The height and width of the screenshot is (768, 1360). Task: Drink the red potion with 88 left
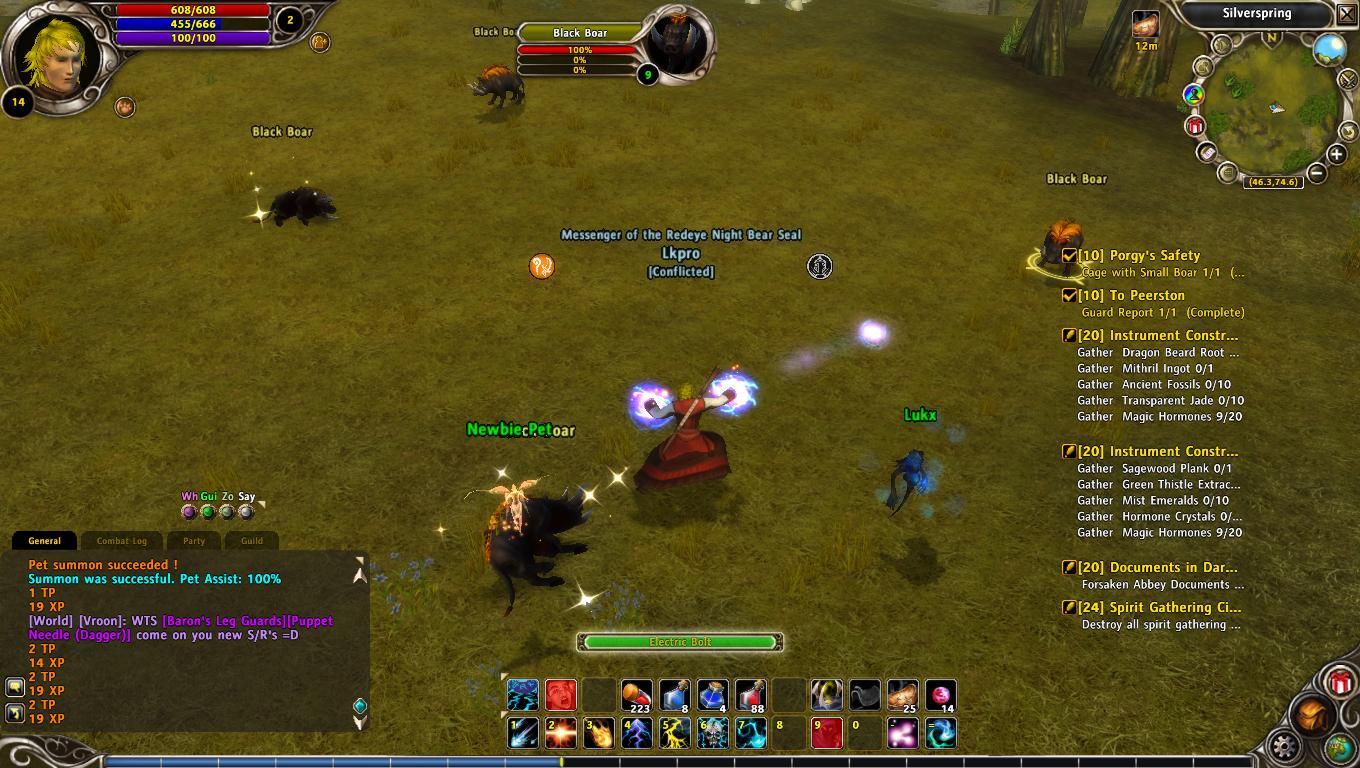click(x=750, y=695)
